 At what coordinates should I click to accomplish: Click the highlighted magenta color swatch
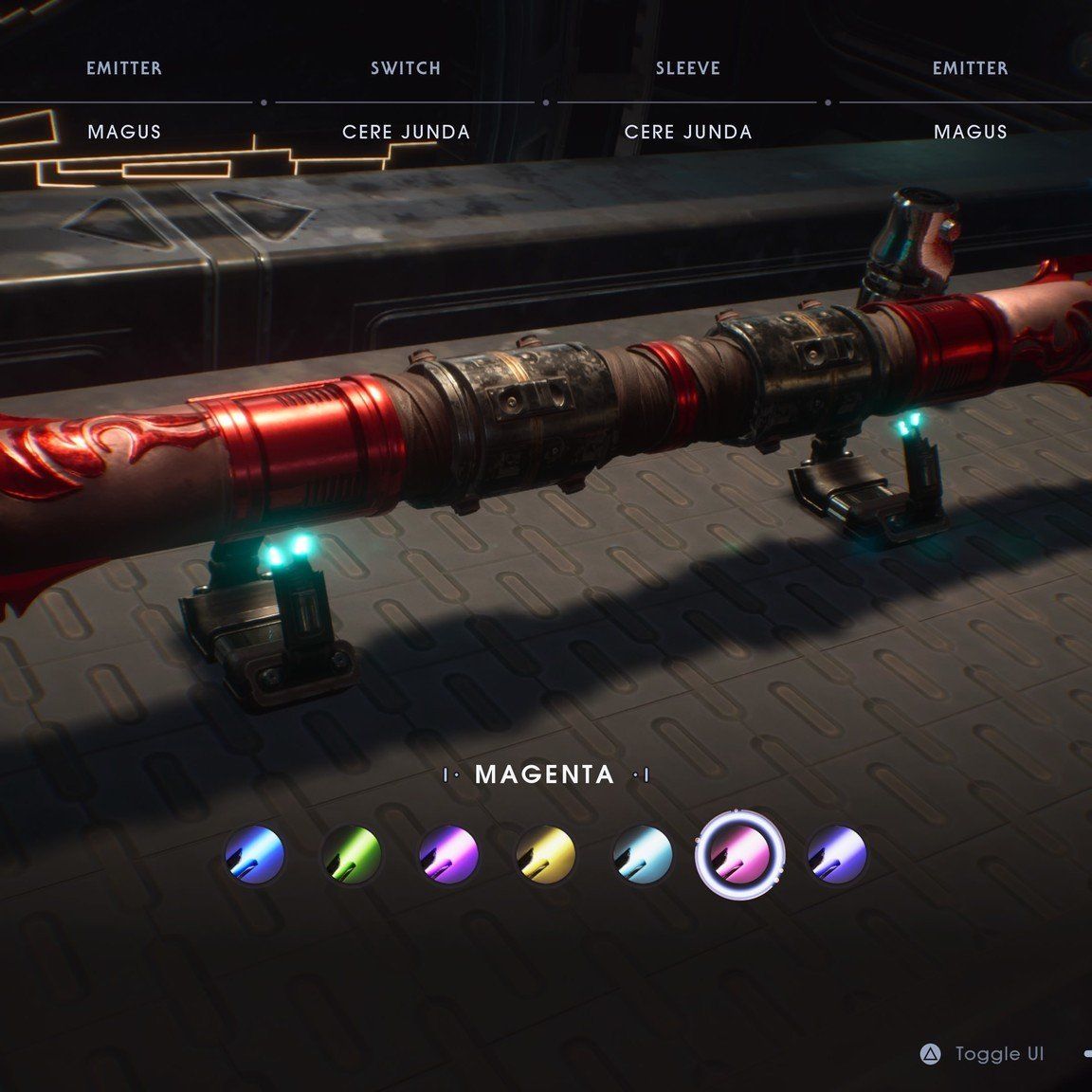(x=739, y=854)
